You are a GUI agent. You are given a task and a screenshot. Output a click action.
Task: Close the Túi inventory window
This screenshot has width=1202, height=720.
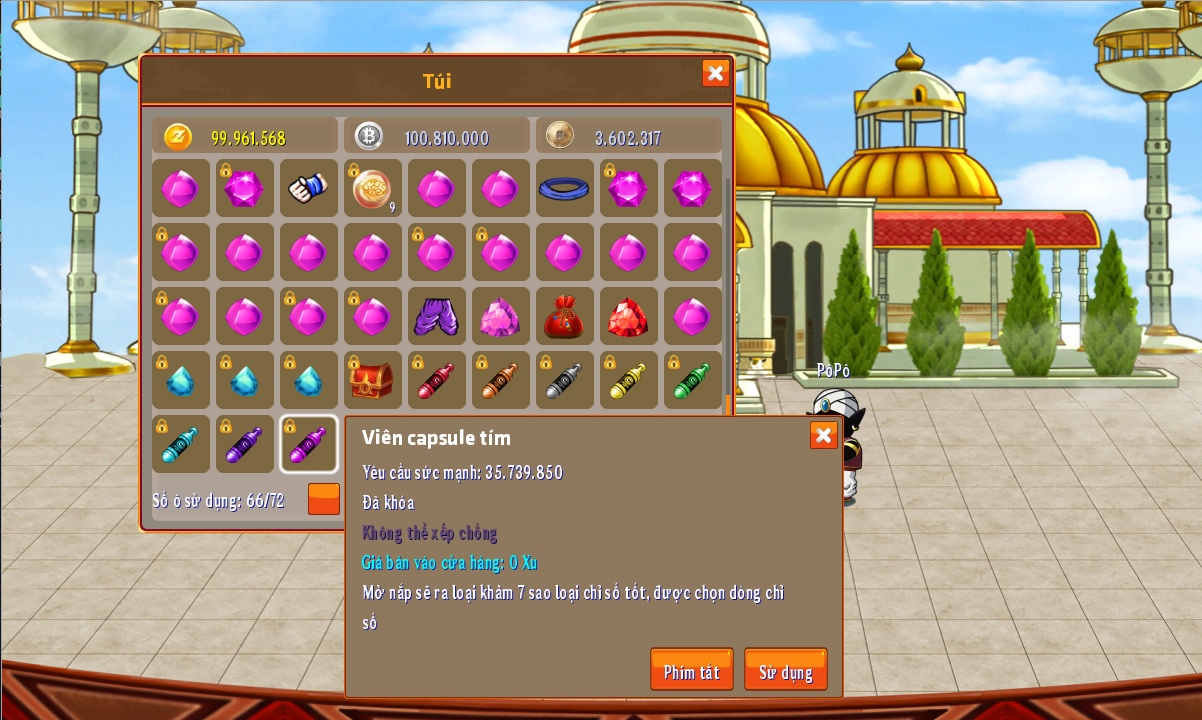click(x=715, y=73)
